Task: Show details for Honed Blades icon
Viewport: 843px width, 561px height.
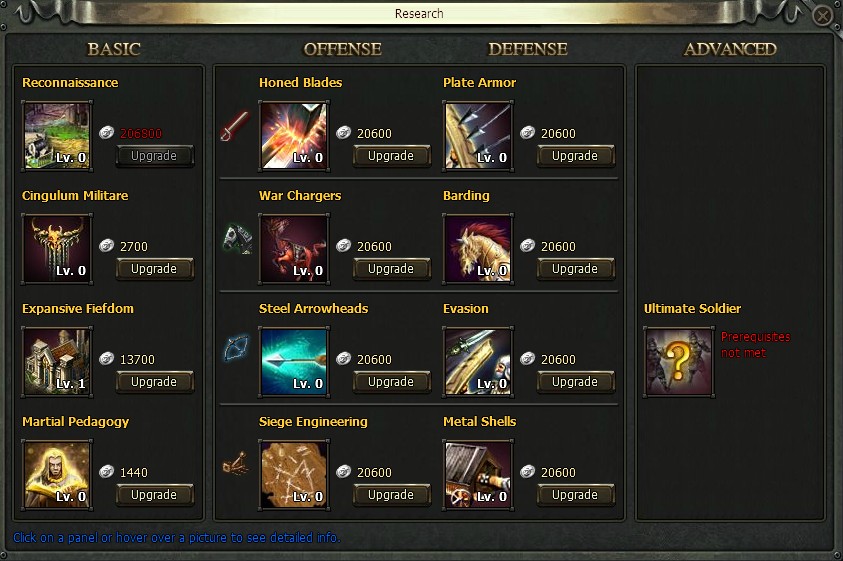Action: pos(293,135)
